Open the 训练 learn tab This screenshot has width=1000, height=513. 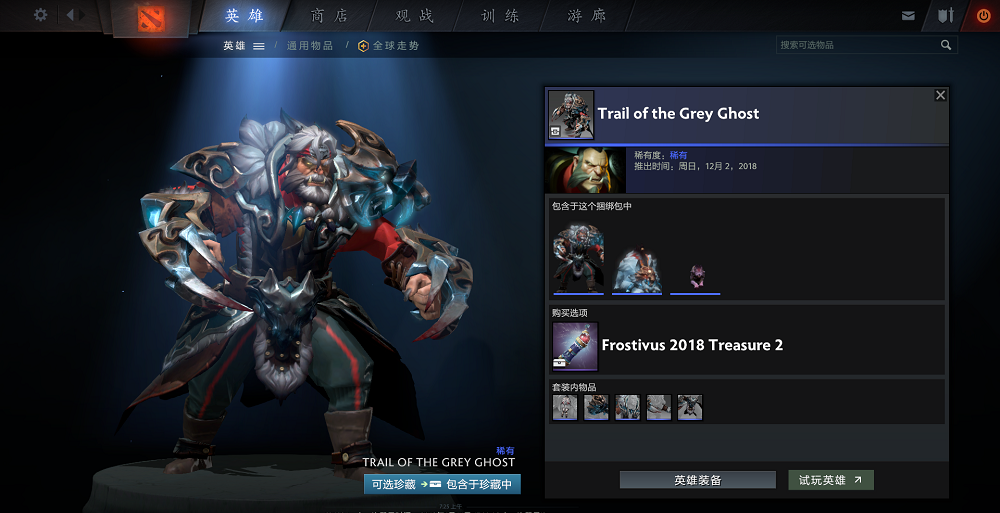point(500,16)
